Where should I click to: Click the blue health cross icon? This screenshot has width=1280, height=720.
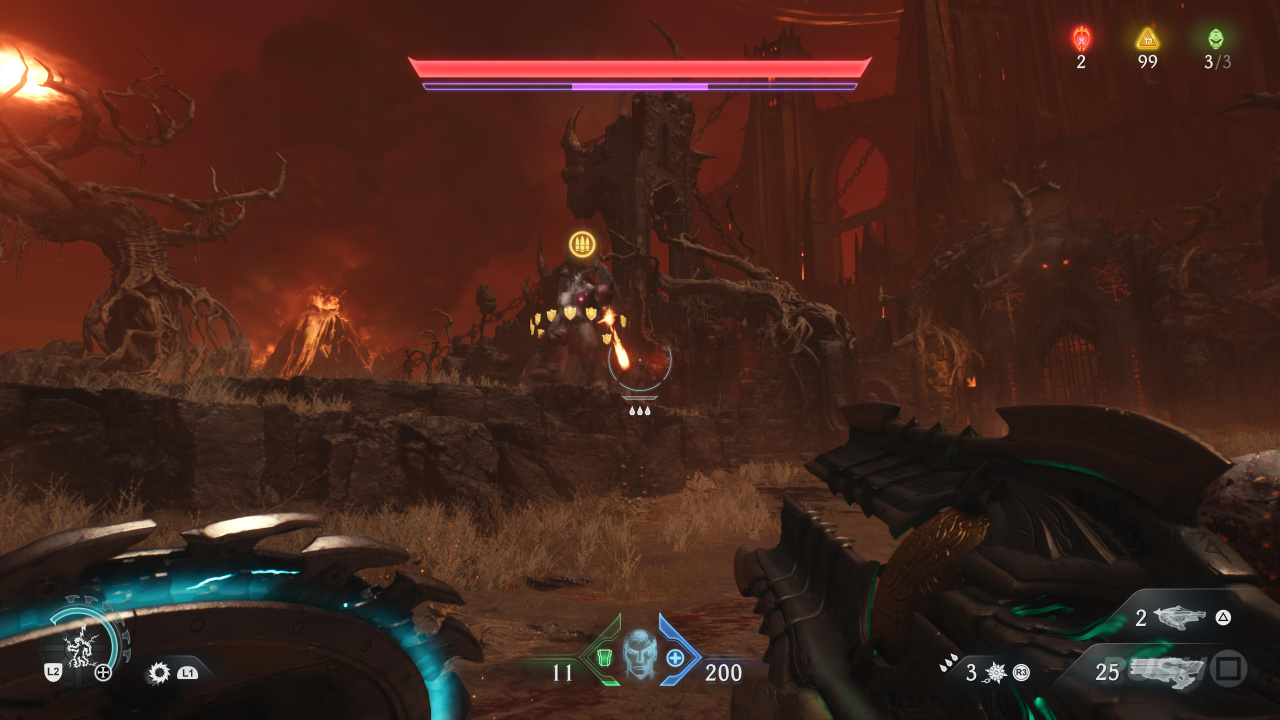tap(676, 658)
